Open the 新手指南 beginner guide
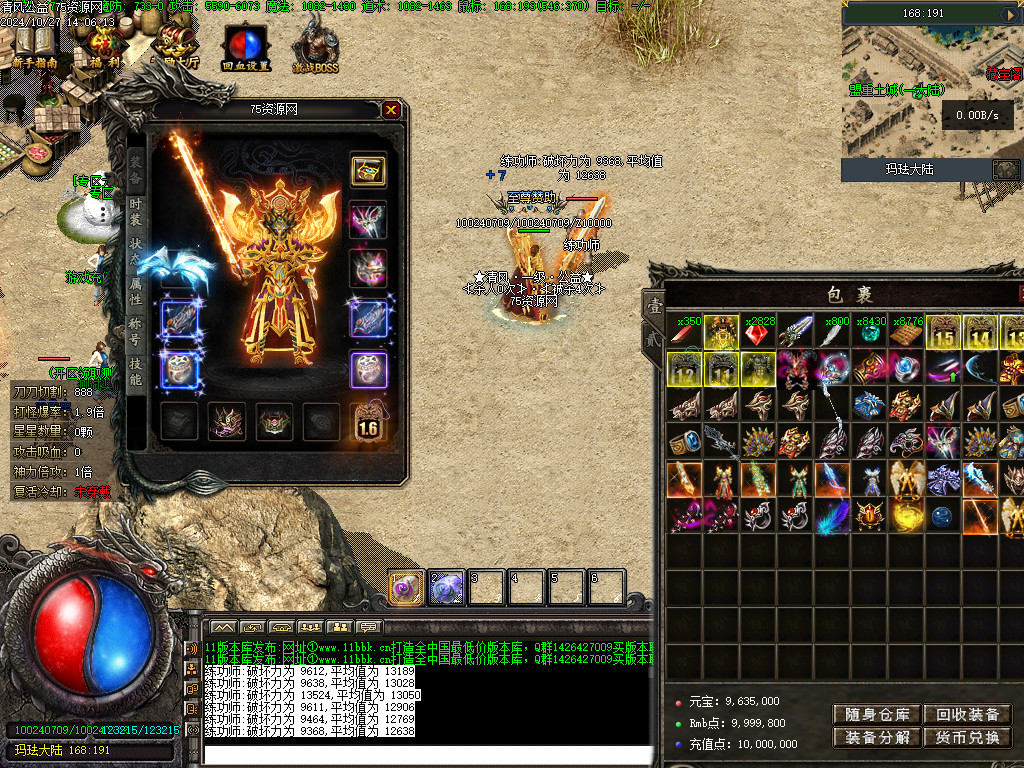This screenshot has height=768, width=1024. (35, 45)
